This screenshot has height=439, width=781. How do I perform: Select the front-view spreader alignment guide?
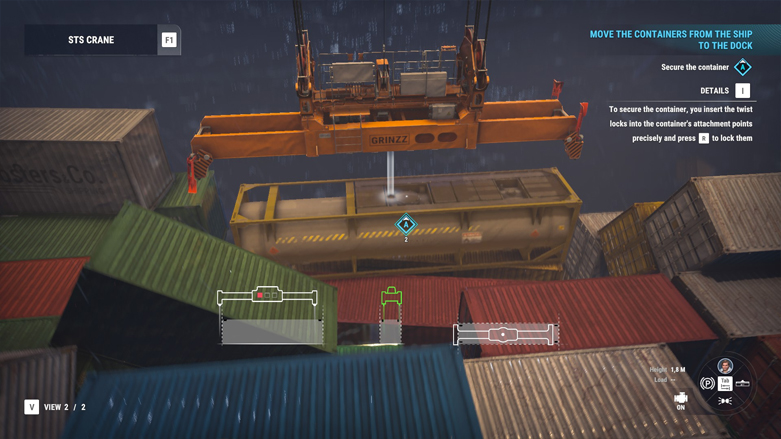click(x=268, y=296)
